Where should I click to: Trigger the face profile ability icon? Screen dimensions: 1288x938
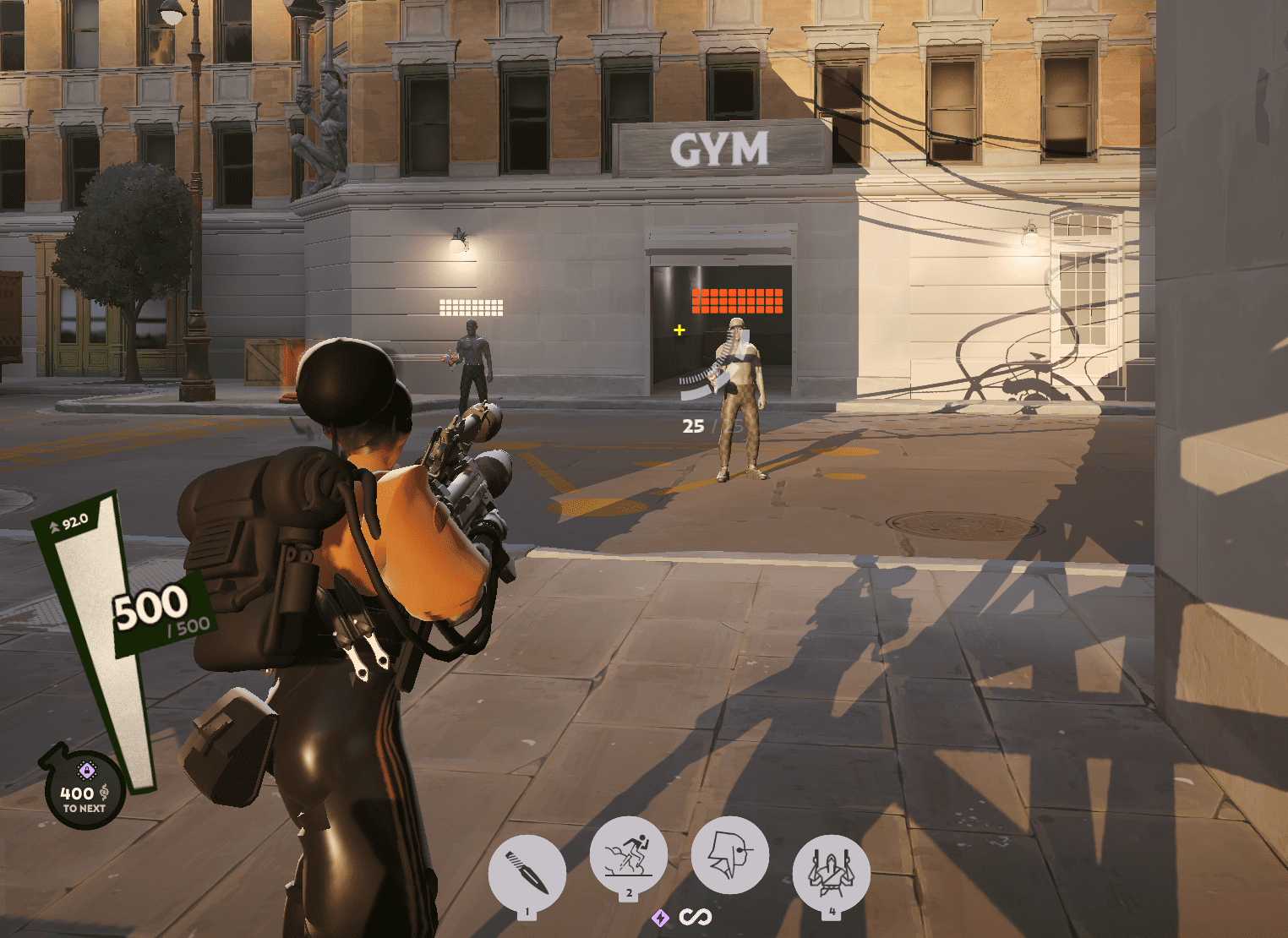[729, 855]
